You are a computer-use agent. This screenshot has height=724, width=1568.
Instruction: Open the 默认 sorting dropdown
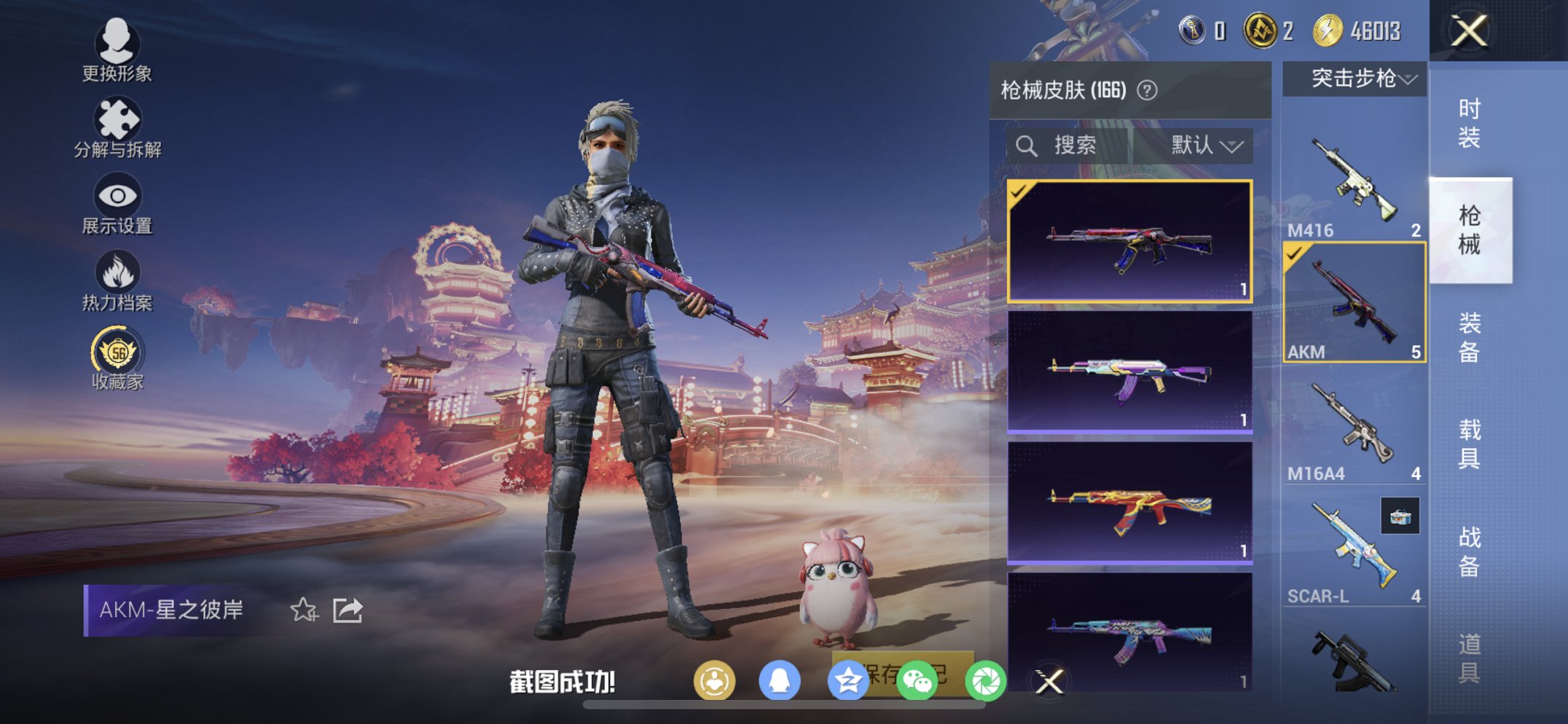[1199, 144]
